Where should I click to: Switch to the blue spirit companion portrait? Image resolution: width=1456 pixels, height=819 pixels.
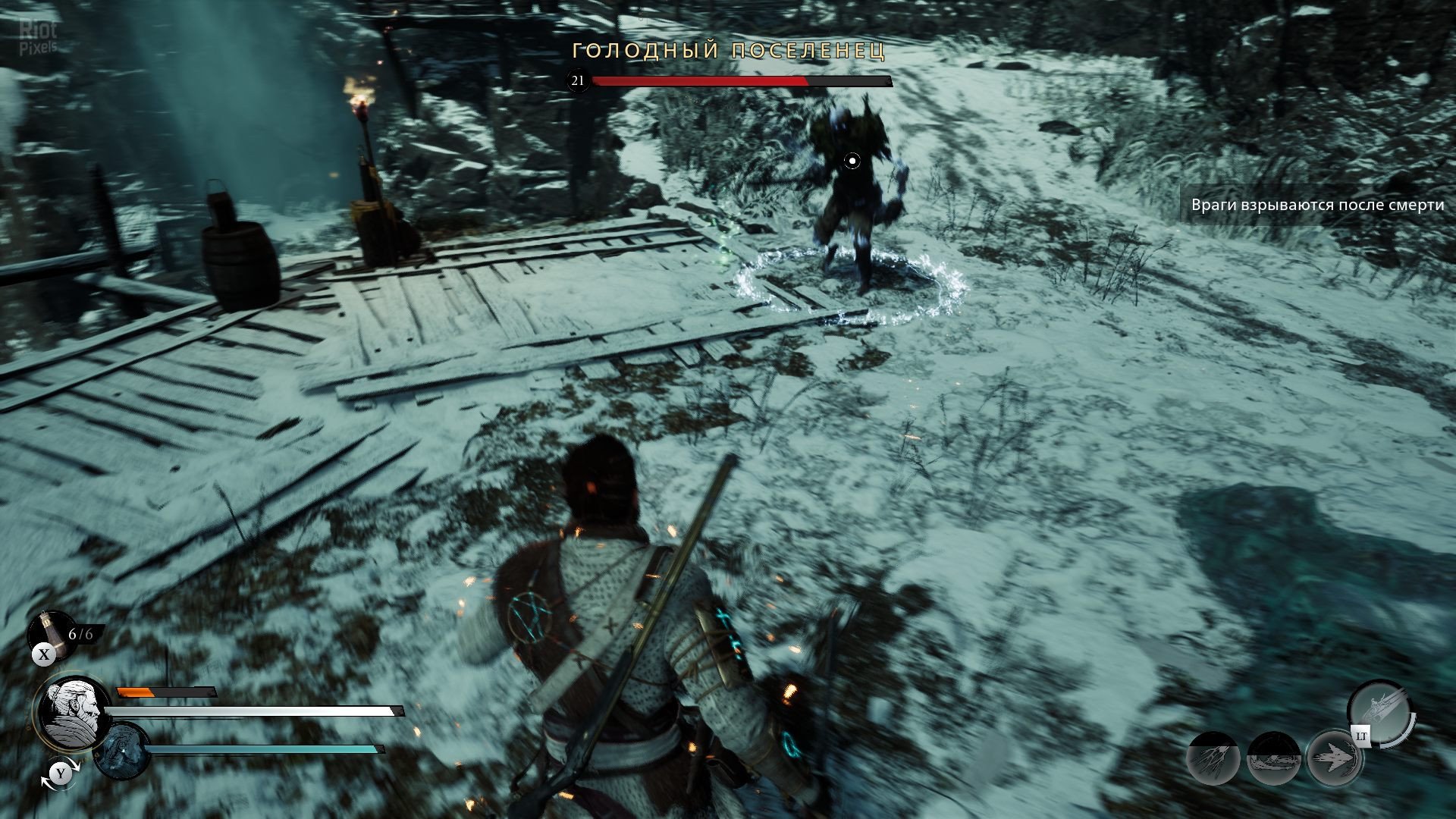pyautogui.click(x=121, y=751)
